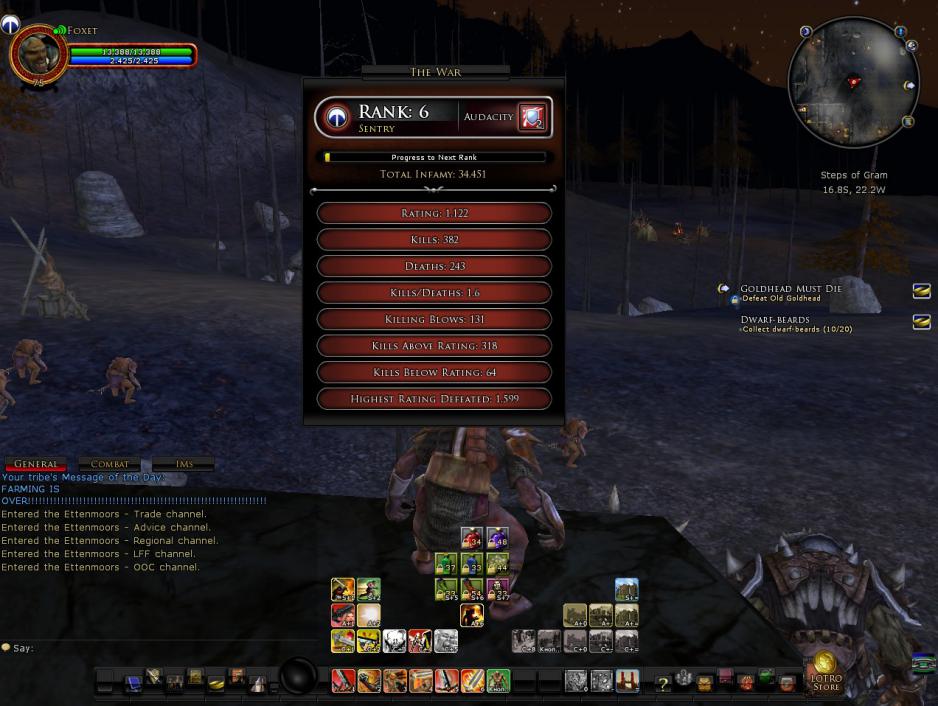Switch to the General chat tab
This screenshot has width=938, height=706.
tap(35, 464)
